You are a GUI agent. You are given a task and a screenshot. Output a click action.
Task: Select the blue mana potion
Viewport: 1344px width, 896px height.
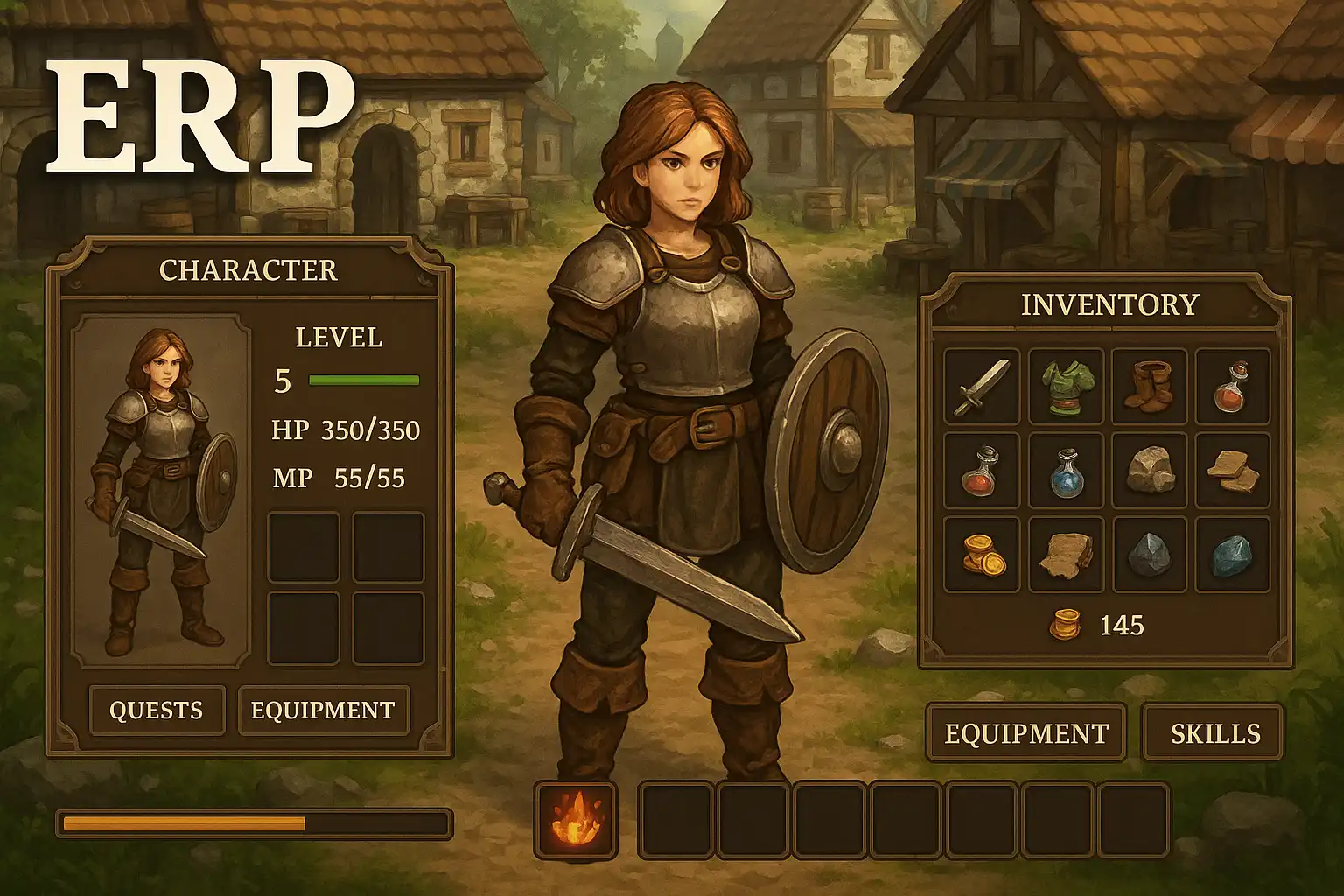coord(1066,471)
